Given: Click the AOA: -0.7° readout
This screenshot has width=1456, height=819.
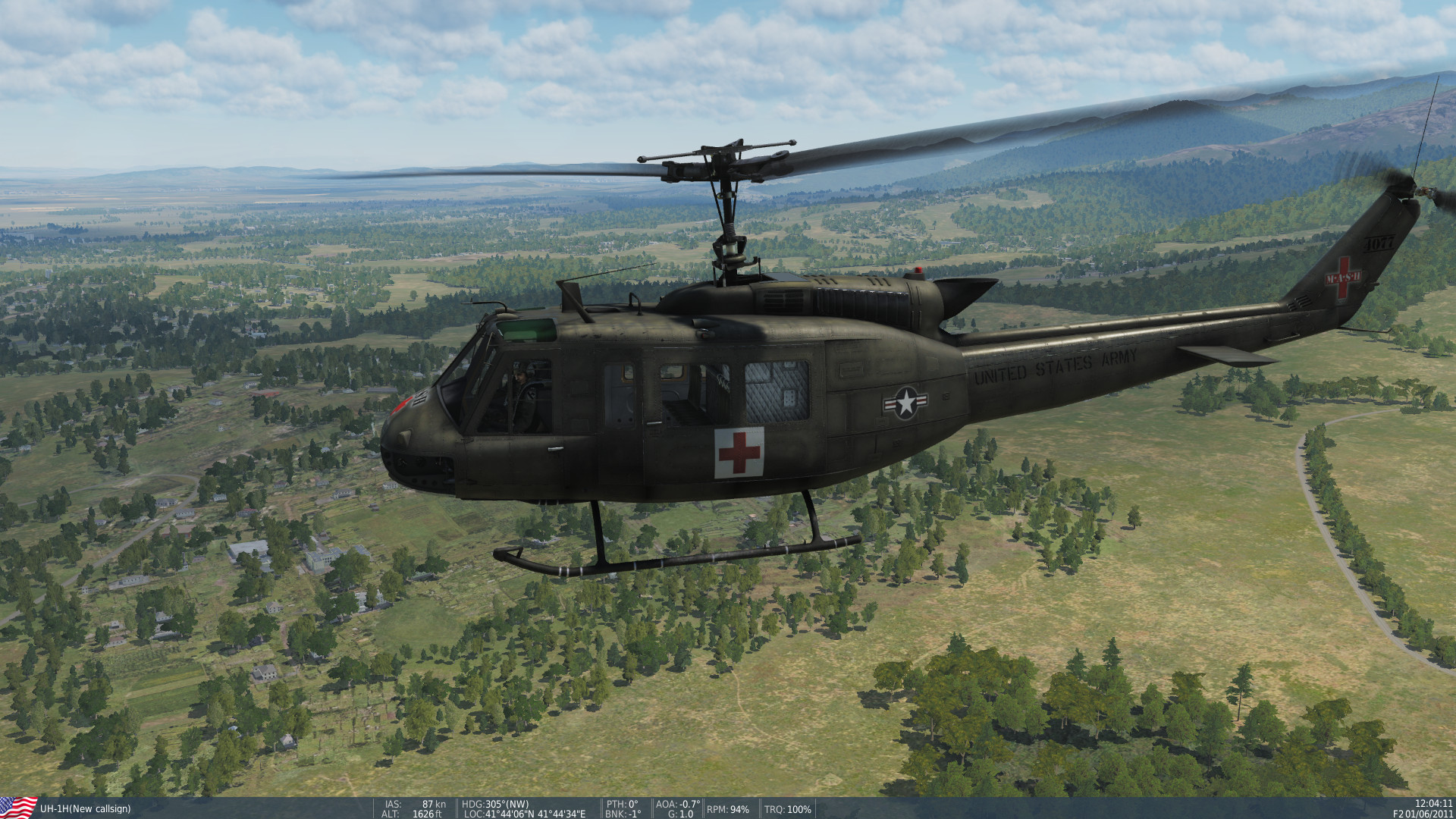Looking at the screenshot, I should click(677, 803).
